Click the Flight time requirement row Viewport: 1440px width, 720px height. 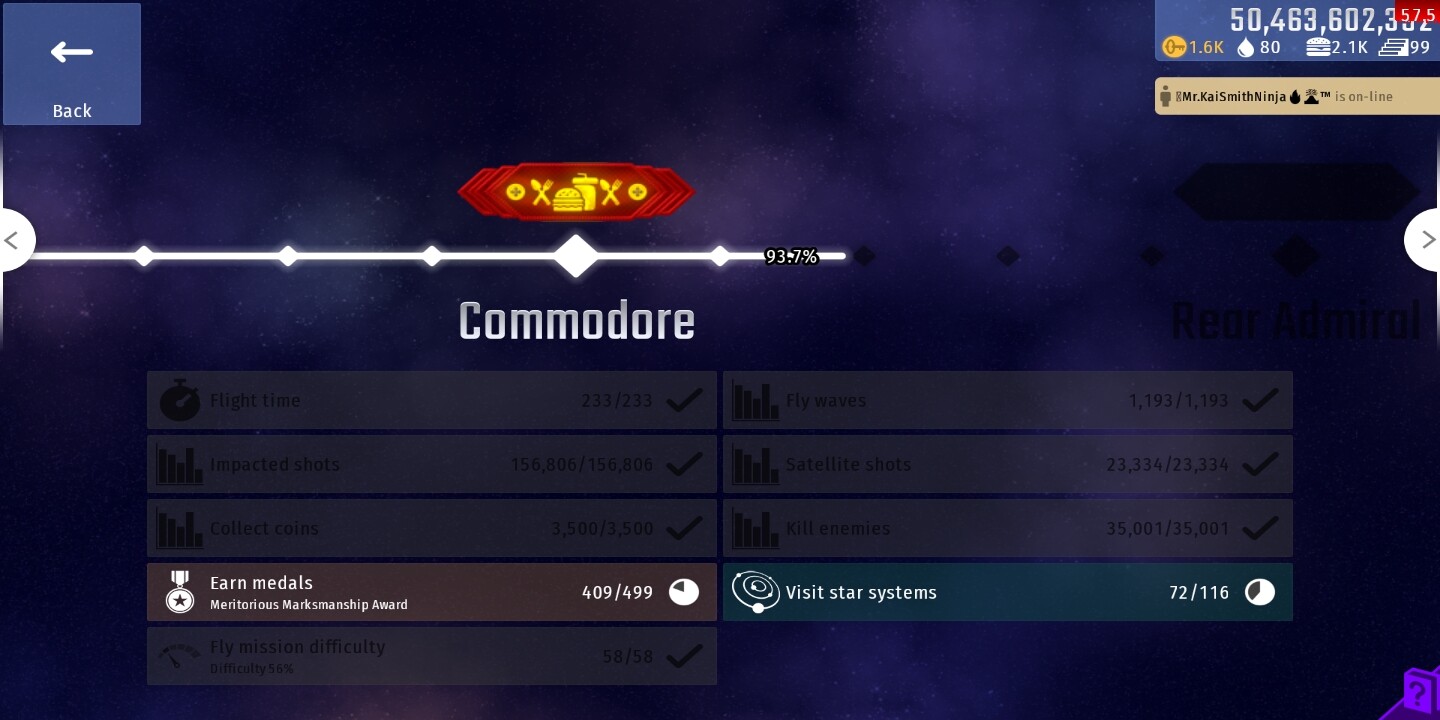432,400
